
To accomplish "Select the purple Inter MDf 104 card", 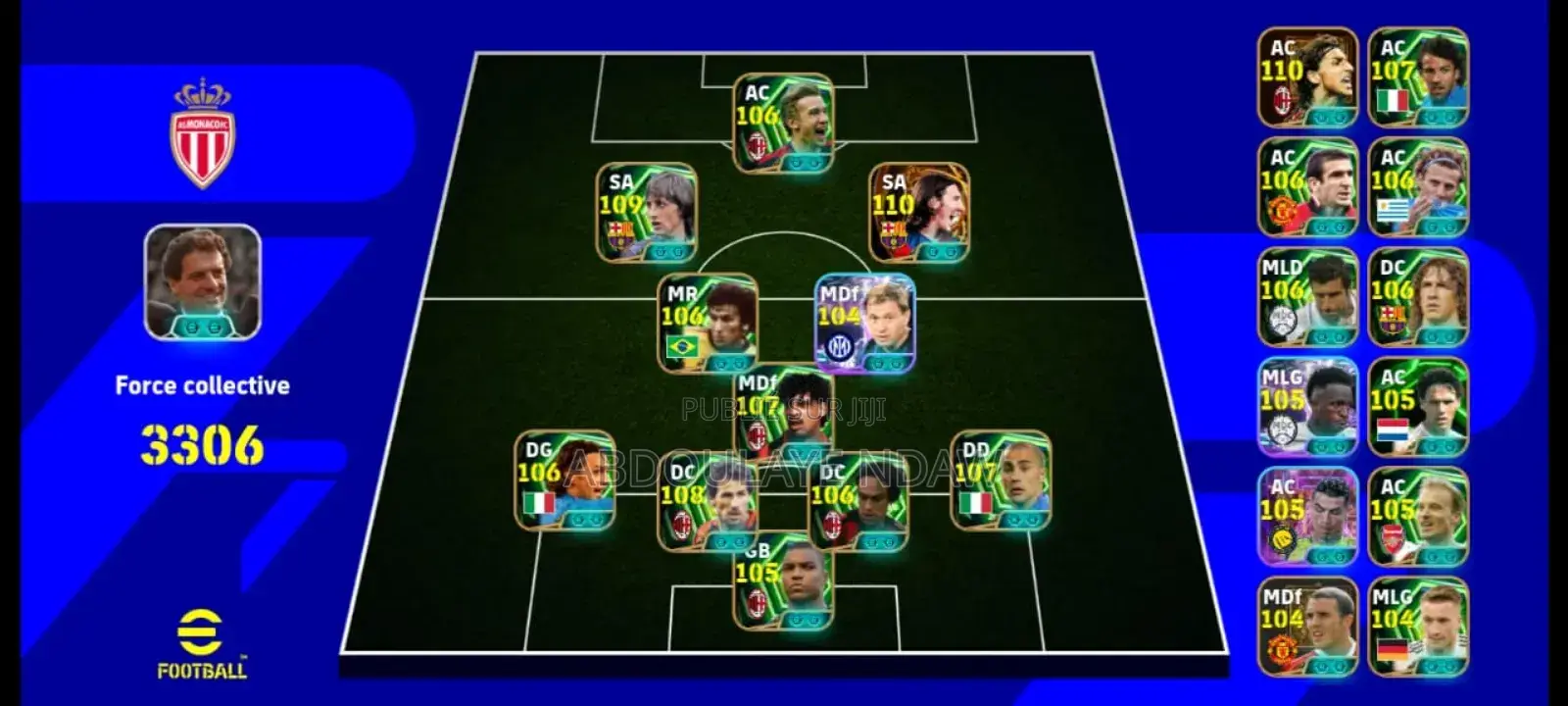I will coord(867,319).
